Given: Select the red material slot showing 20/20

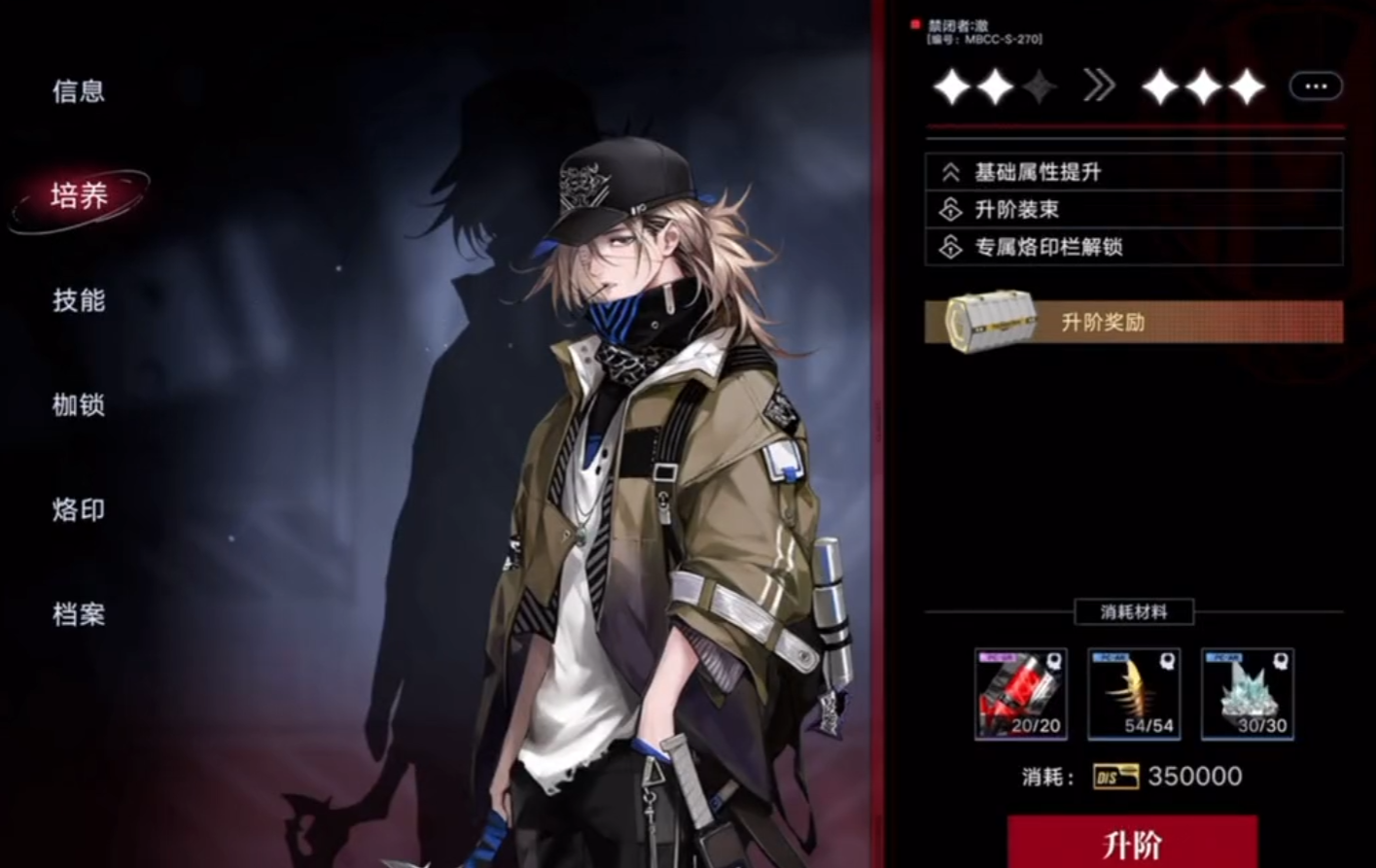Looking at the screenshot, I should tap(1020, 694).
